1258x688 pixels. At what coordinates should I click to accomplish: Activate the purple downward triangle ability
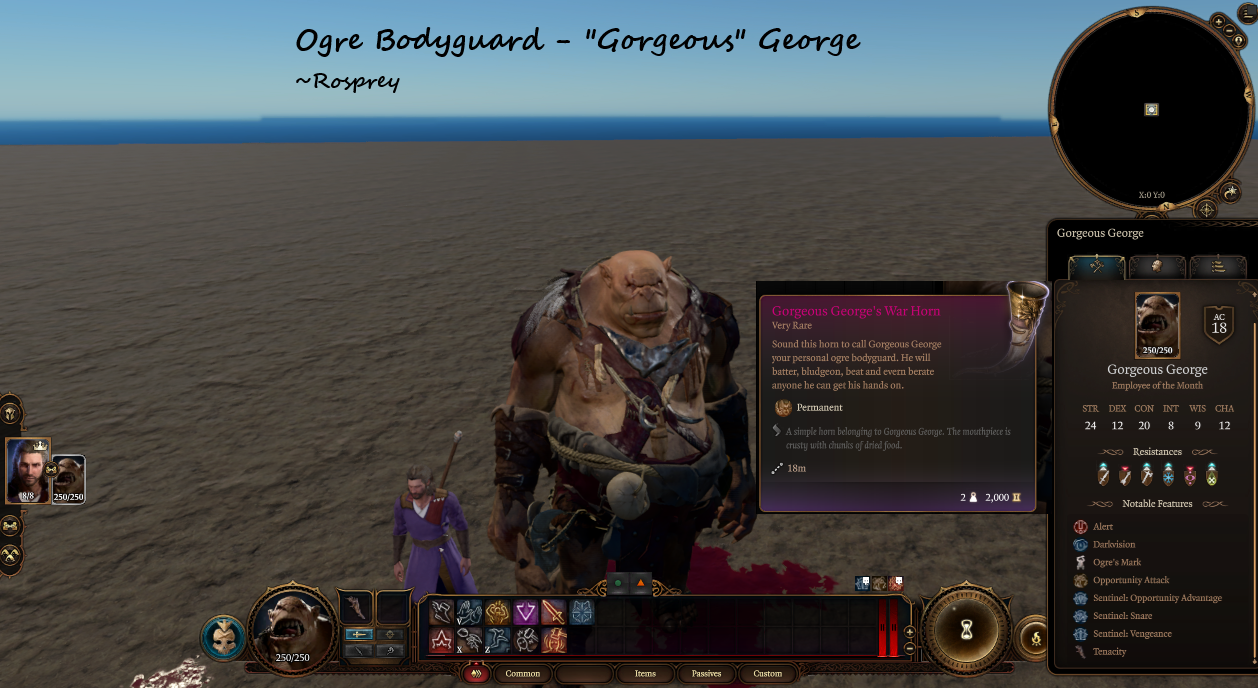pyautogui.click(x=526, y=612)
